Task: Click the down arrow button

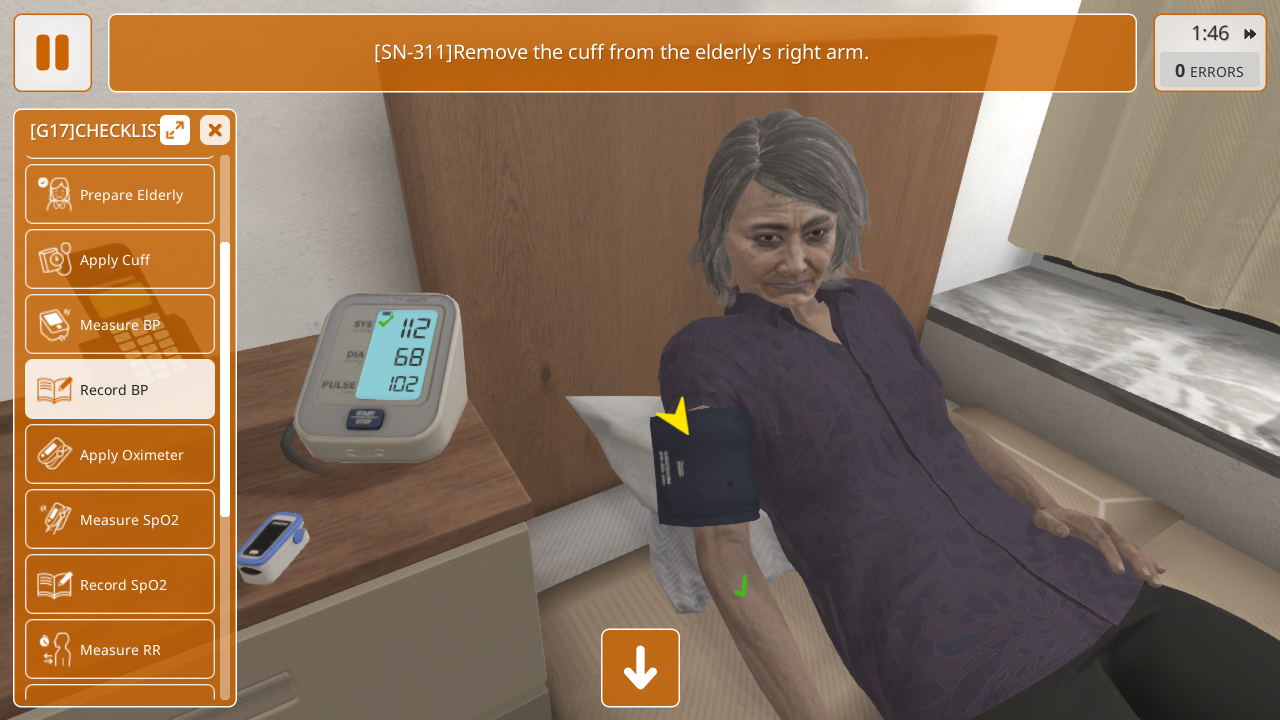Action: [640, 668]
